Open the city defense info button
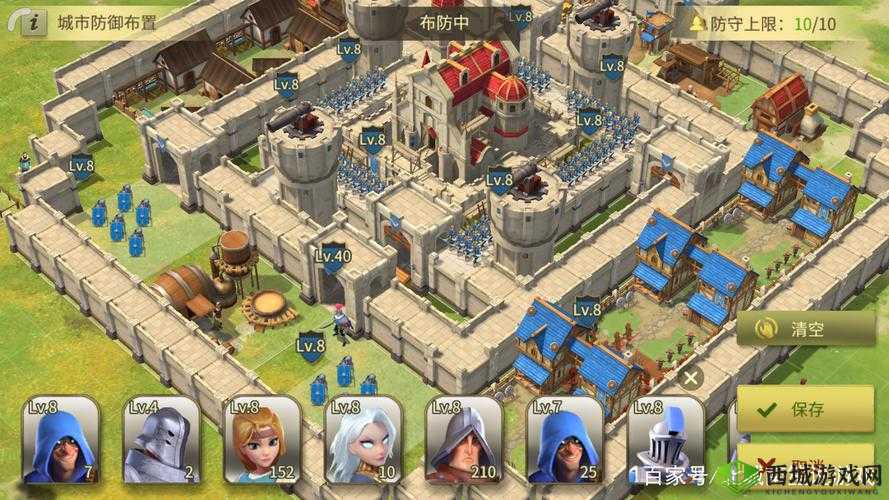The width and height of the screenshot is (889, 500). click(32, 22)
